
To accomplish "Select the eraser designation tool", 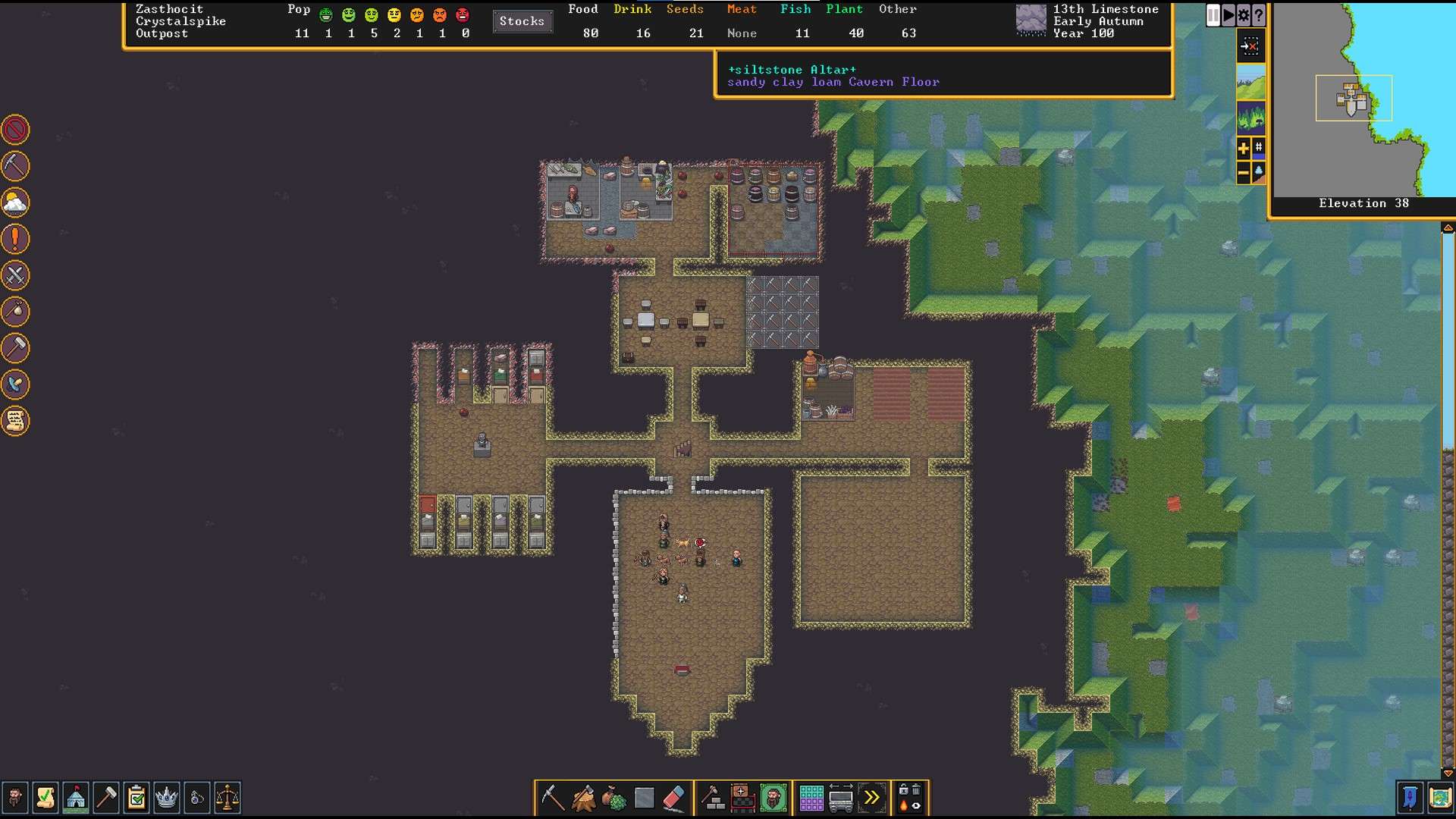I will pyautogui.click(x=675, y=797).
